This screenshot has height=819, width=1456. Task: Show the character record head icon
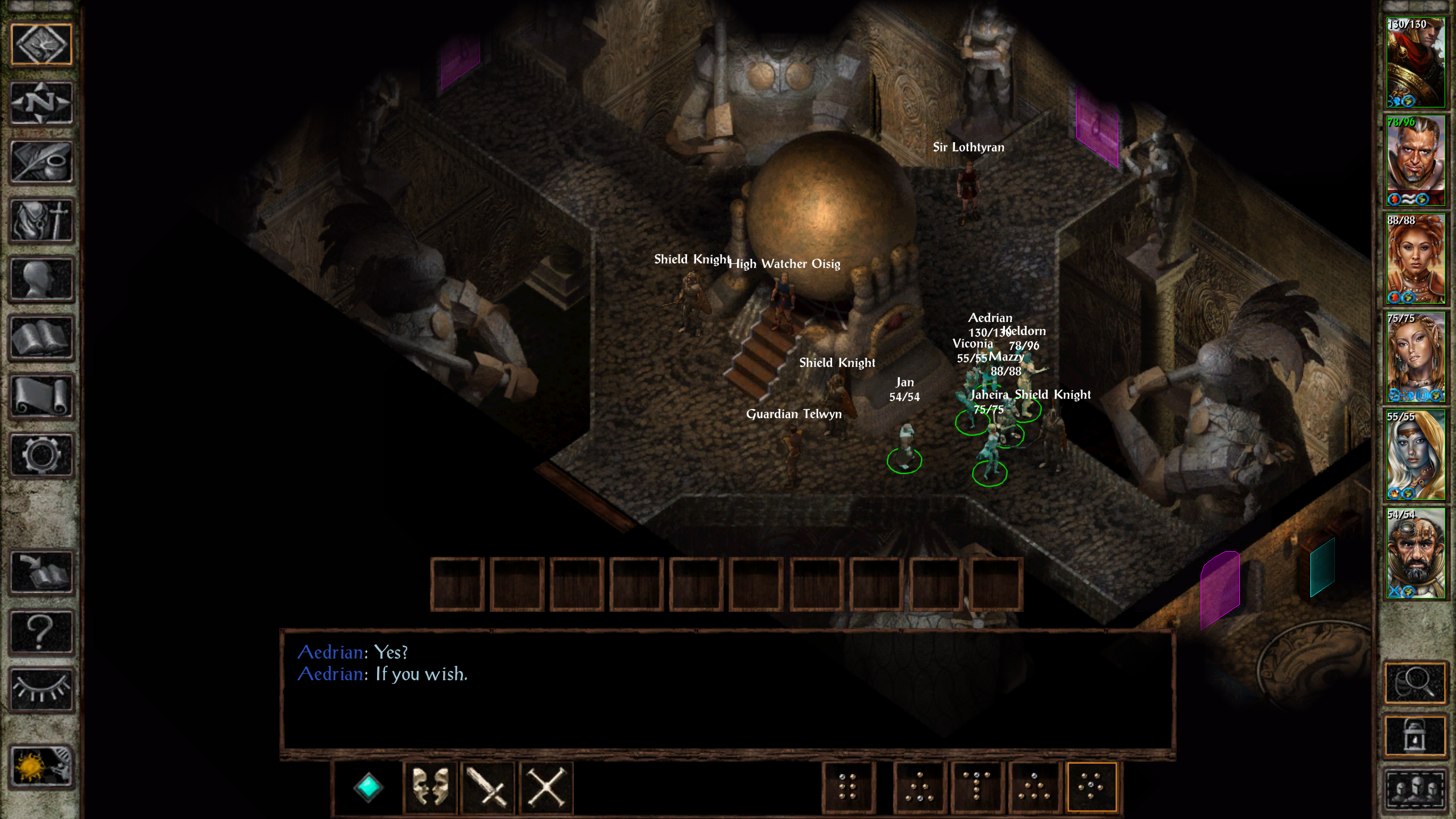tap(42, 279)
